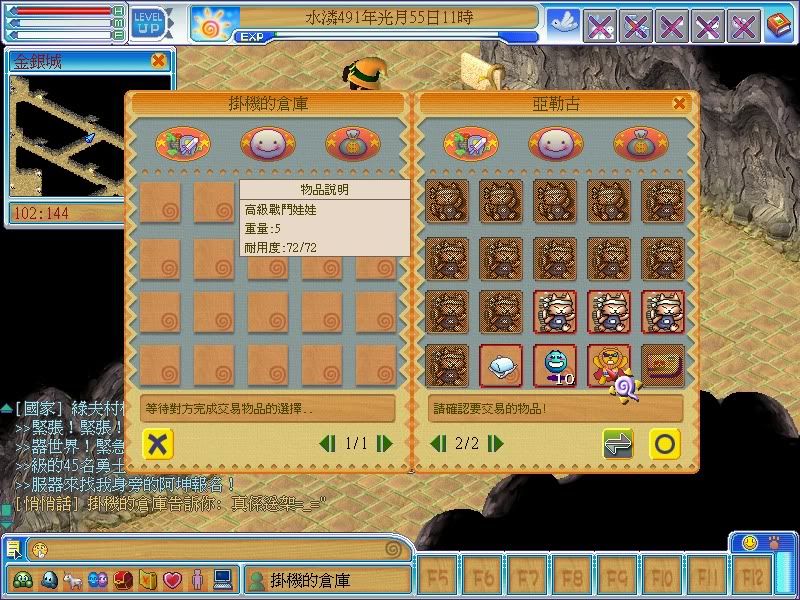The height and width of the screenshot is (600, 800).
Task: Go to next page of 亞勒古's items
Action: point(484,443)
